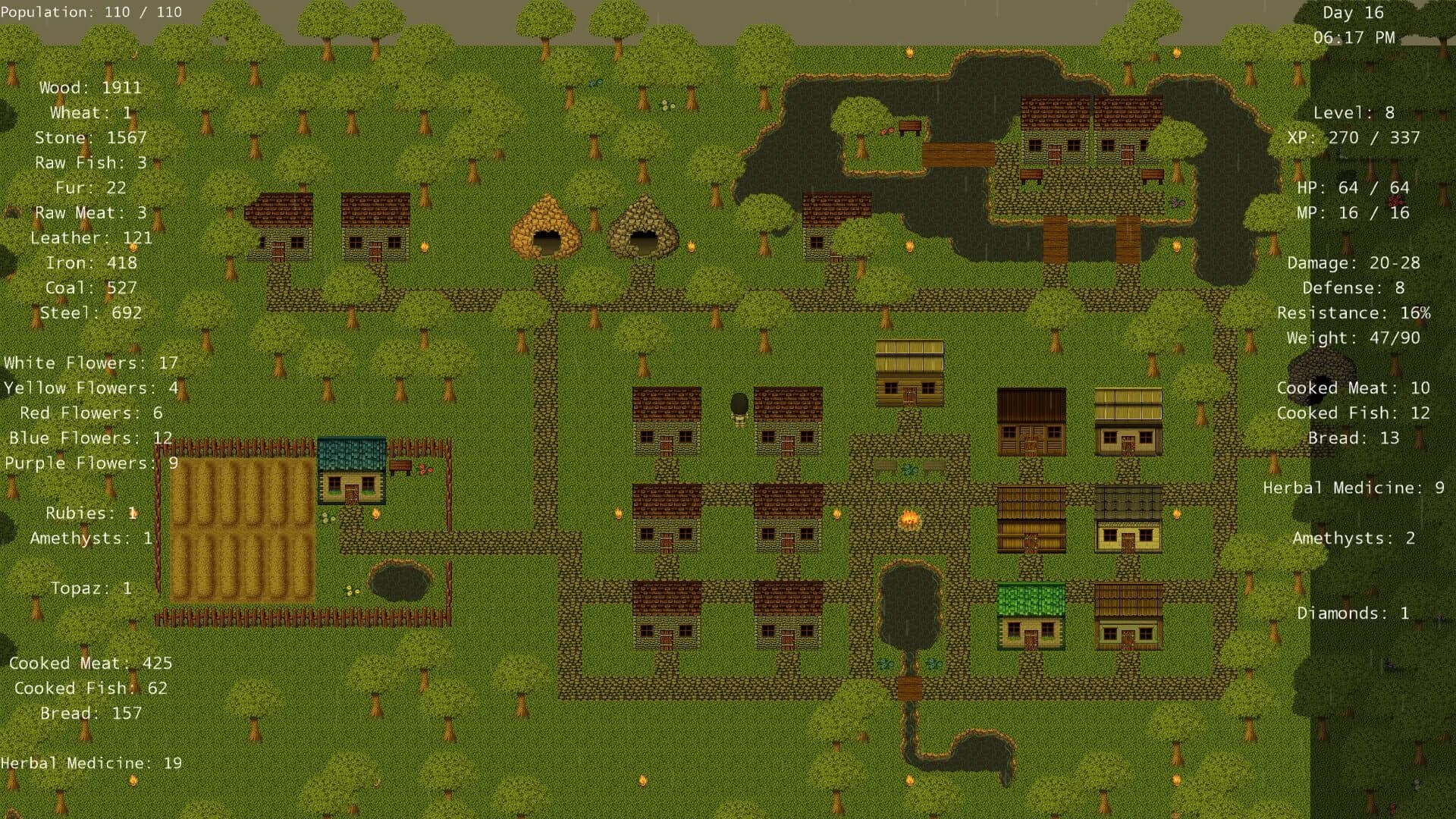Click the Herbal Medicine: 19 counter

pyautogui.click(x=91, y=763)
